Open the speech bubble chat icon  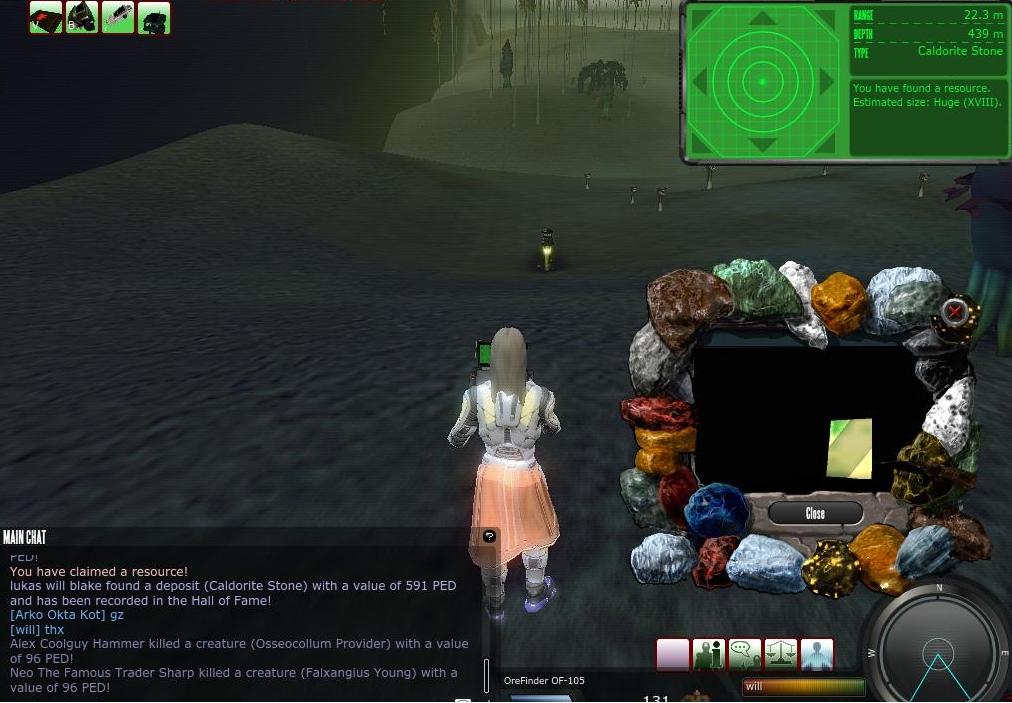744,655
